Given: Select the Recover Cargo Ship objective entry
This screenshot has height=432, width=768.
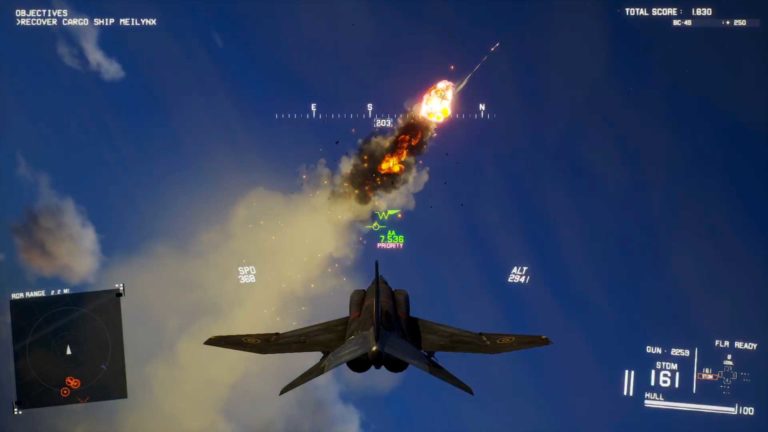Looking at the screenshot, I should [x=87, y=22].
